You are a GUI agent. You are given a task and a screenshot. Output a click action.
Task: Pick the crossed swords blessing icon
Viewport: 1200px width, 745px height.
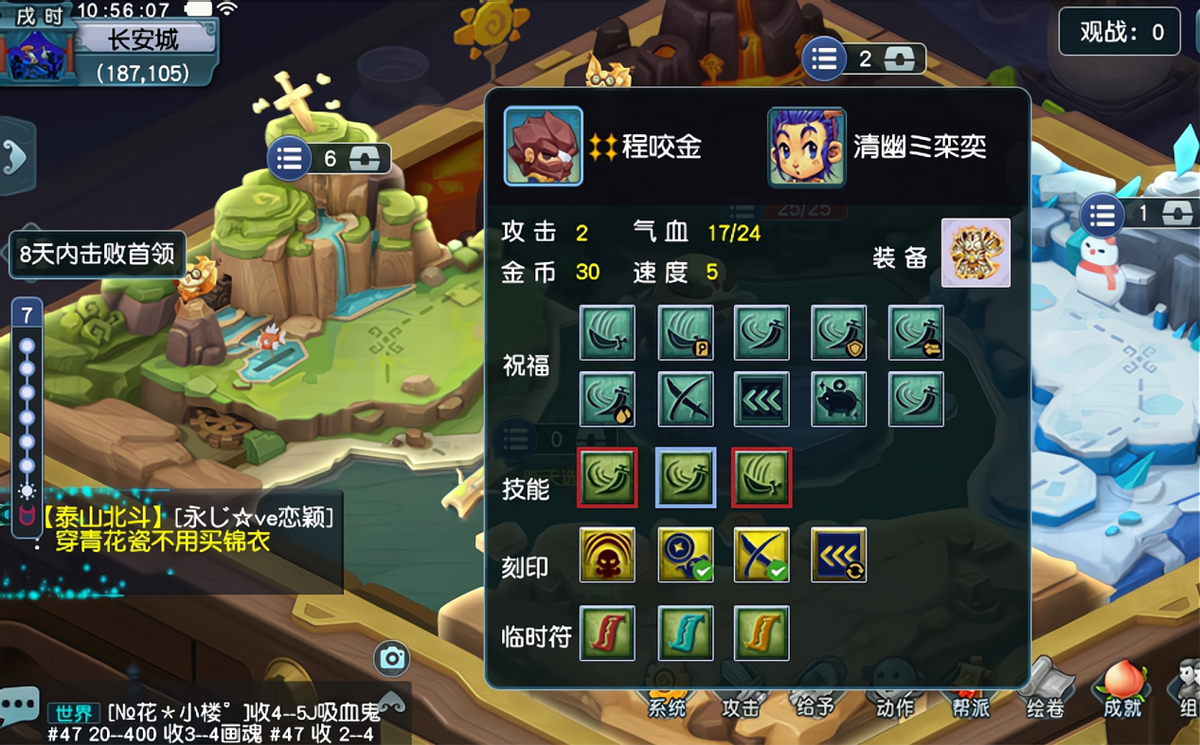(685, 399)
